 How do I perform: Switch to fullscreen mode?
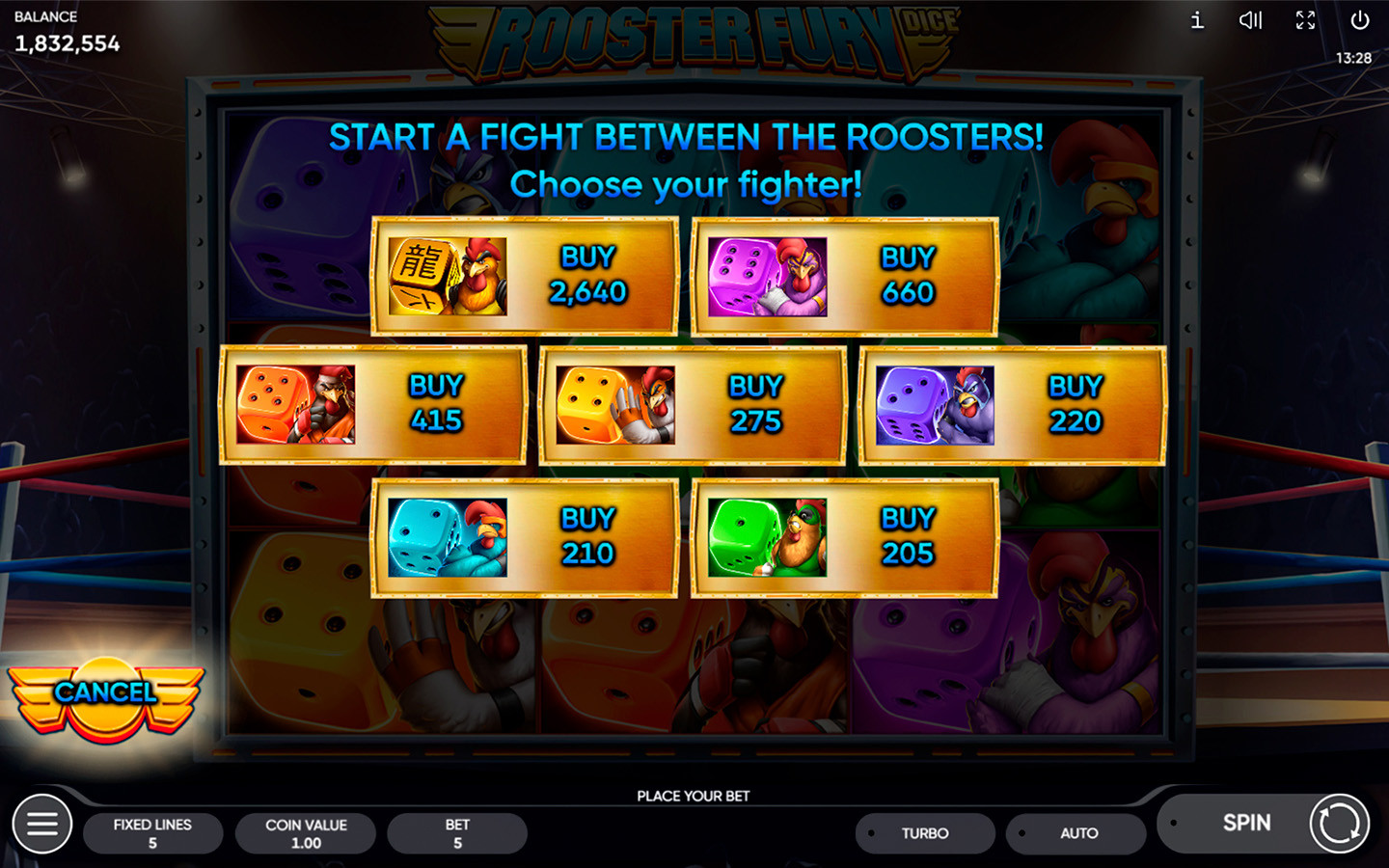pyautogui.click(x=1305, y=20)
